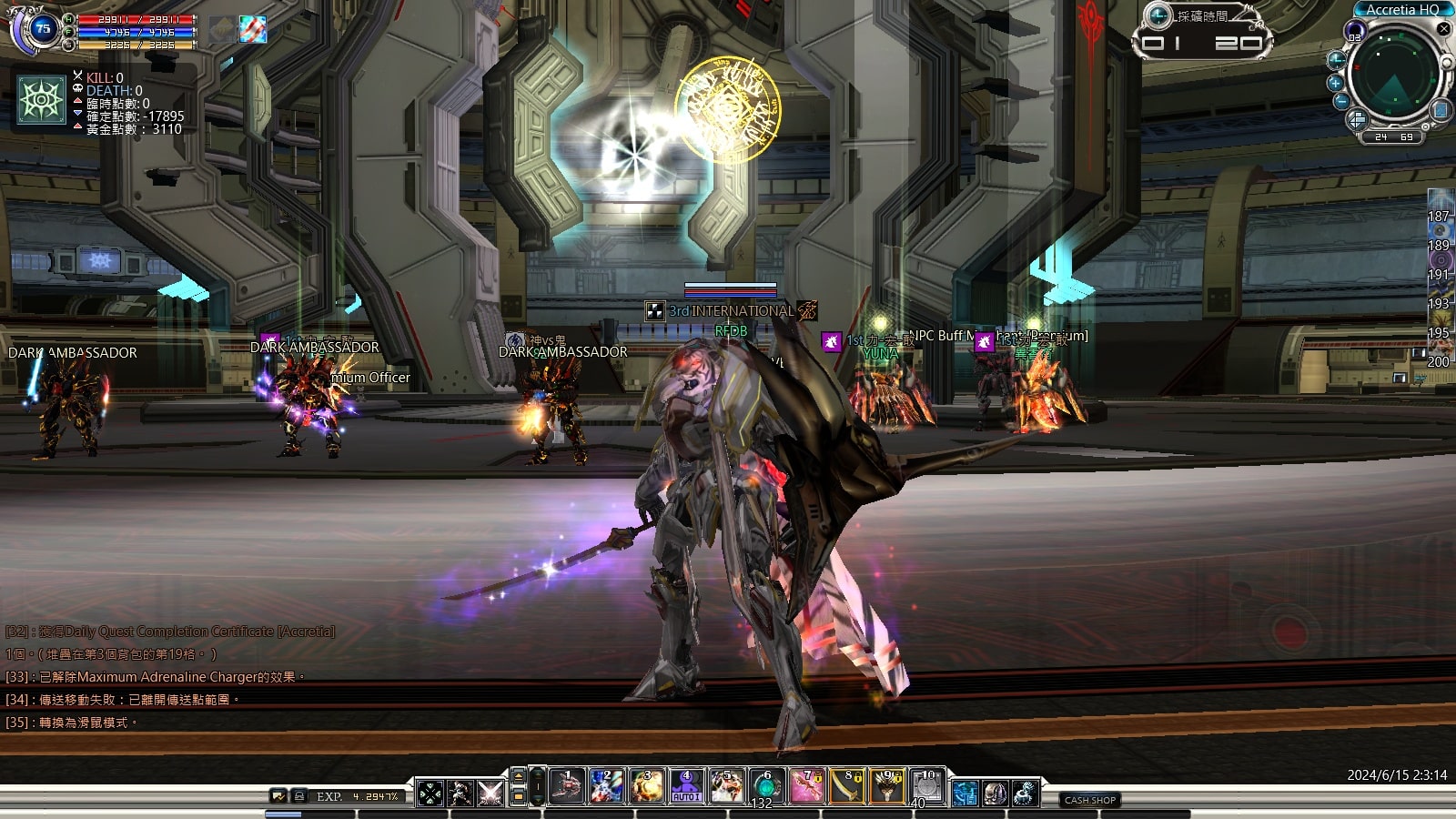Screen dimensions: 1456x819
Task: Select the striped buff icon near health bars
Action: click(x=253, y=29)
